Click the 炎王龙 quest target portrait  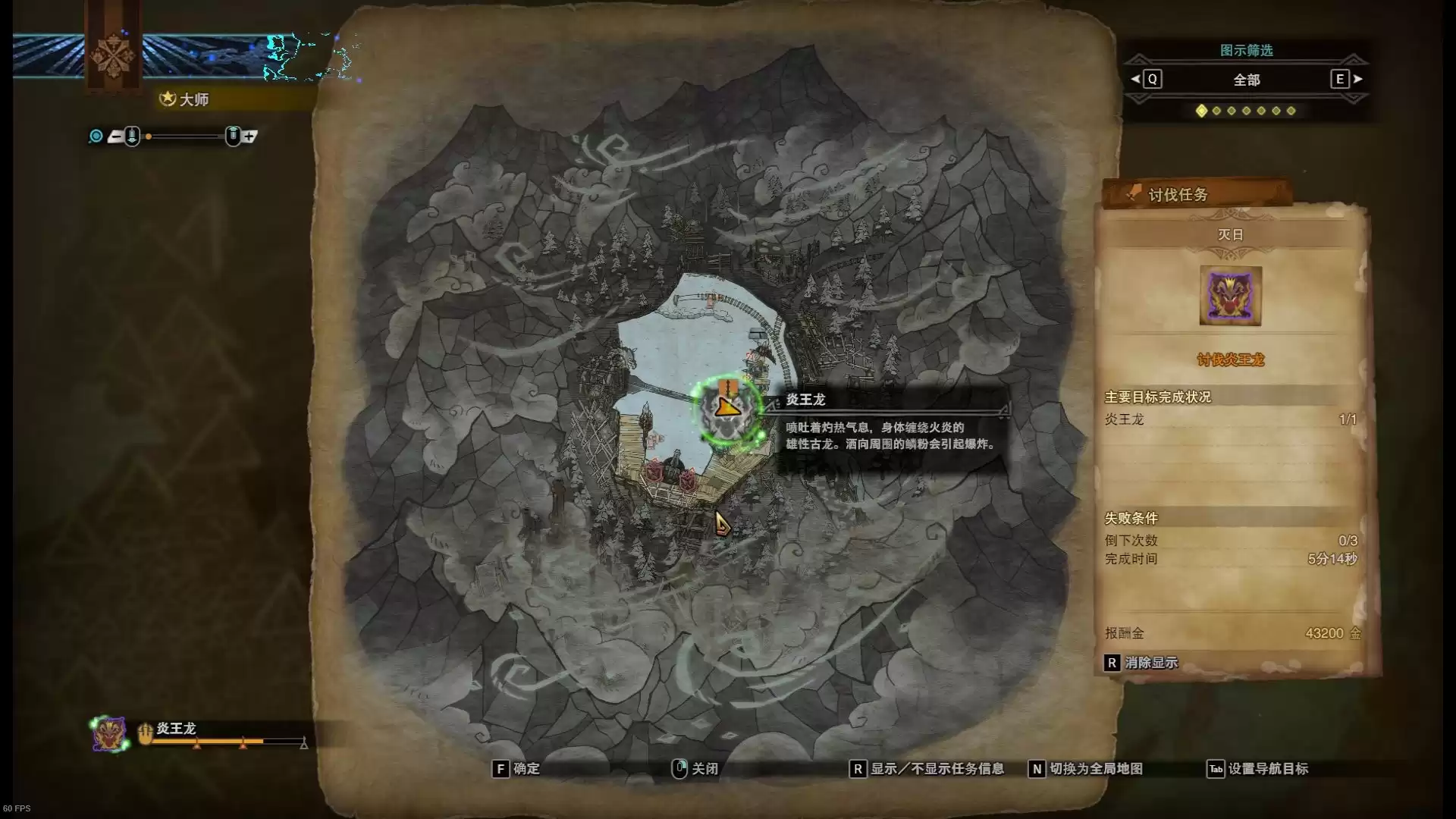coord(1230,296)
